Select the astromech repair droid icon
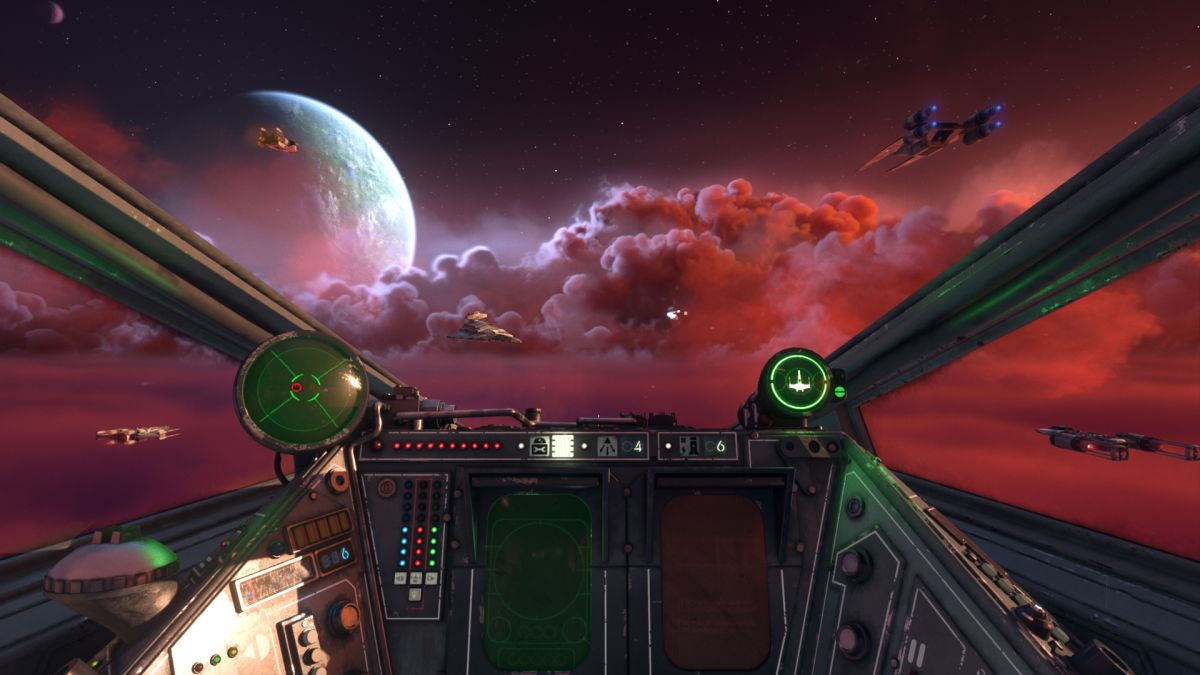 coord(541,446)
